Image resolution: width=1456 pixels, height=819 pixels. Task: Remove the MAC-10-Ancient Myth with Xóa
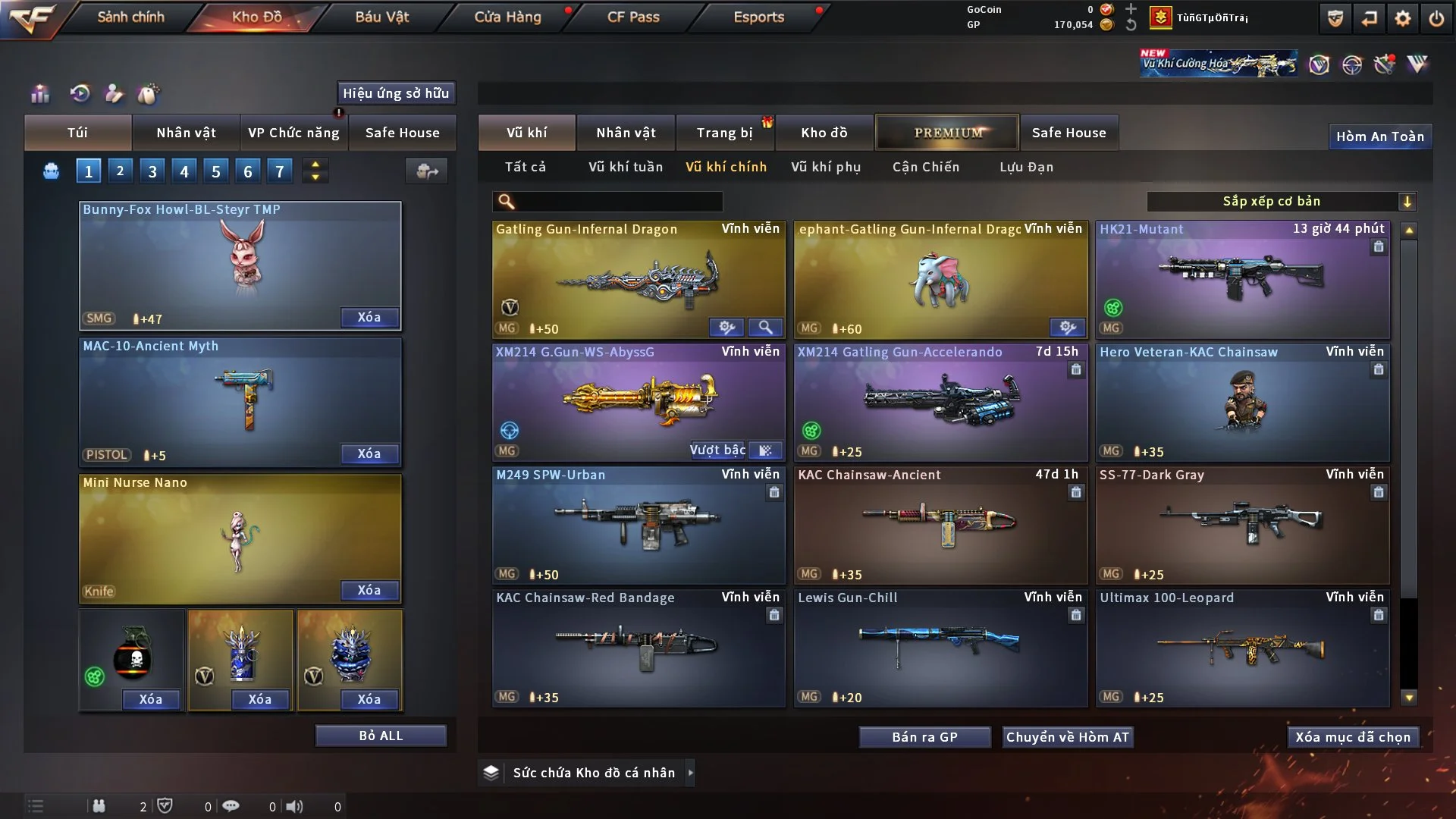coord(369,453)
